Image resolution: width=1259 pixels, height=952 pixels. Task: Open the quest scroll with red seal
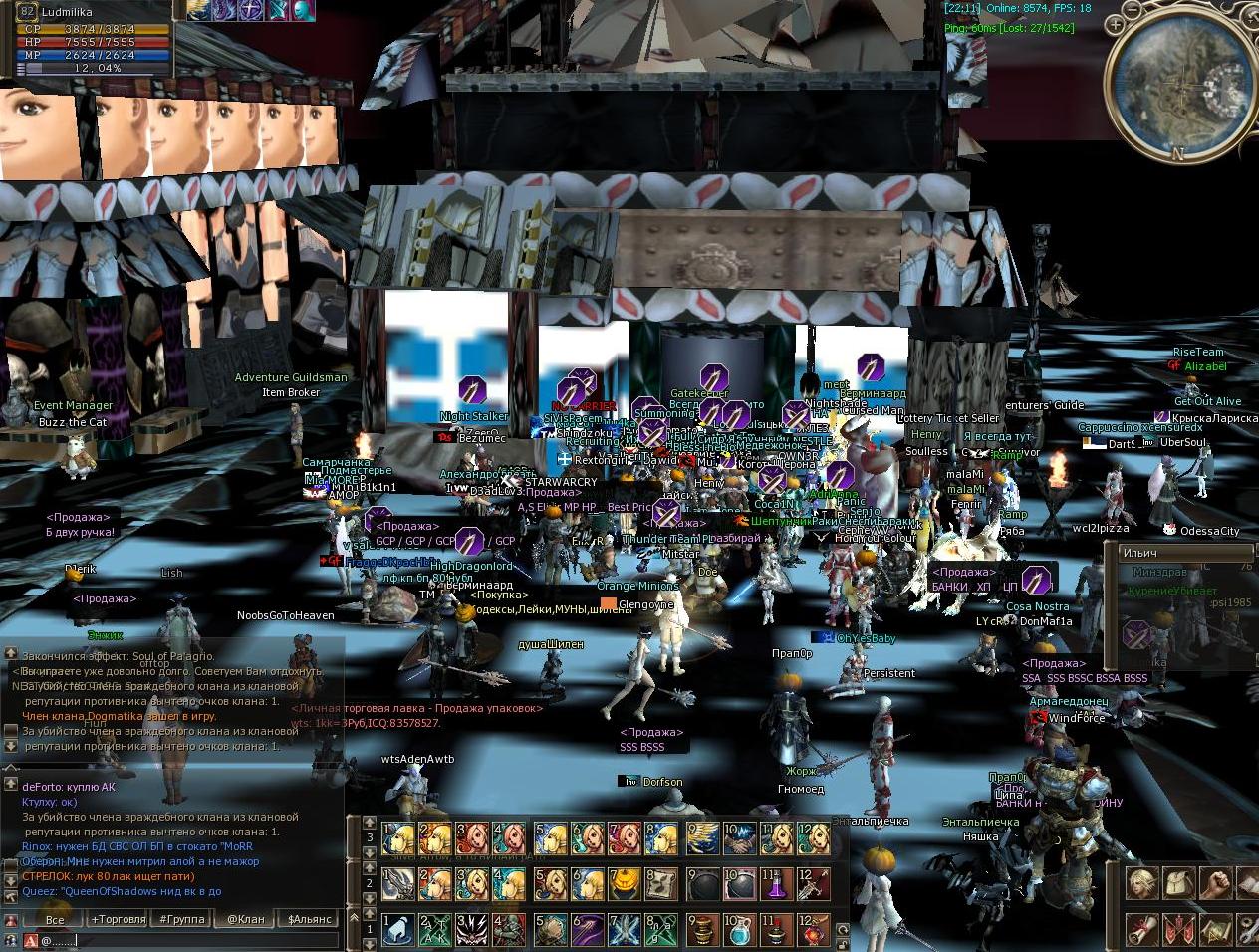click(x=1140, y=929)
